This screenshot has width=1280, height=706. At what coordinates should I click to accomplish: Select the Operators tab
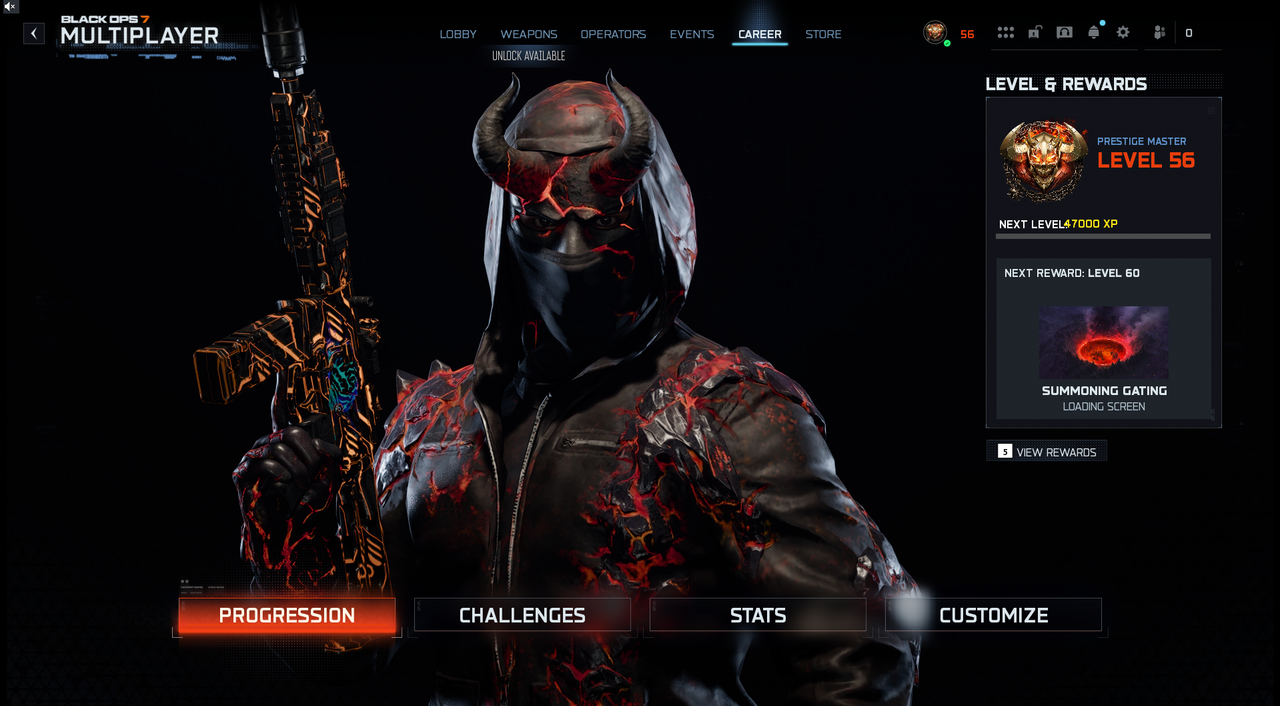pos(613,34)
